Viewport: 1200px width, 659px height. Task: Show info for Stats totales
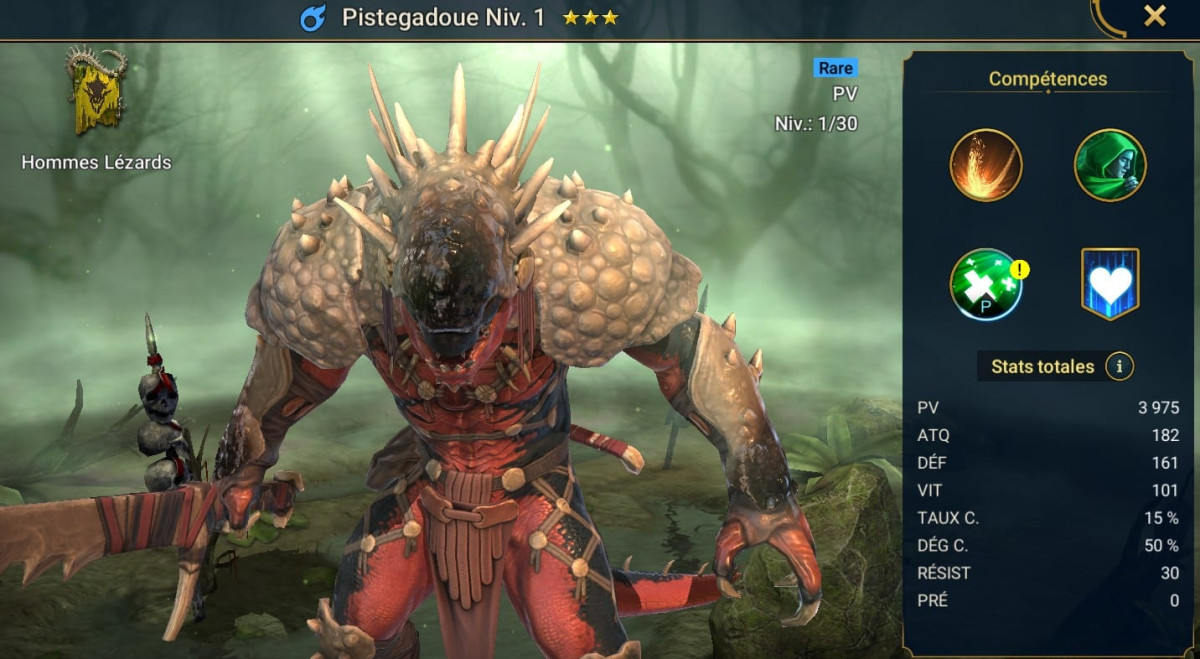tap(1119, 367)
